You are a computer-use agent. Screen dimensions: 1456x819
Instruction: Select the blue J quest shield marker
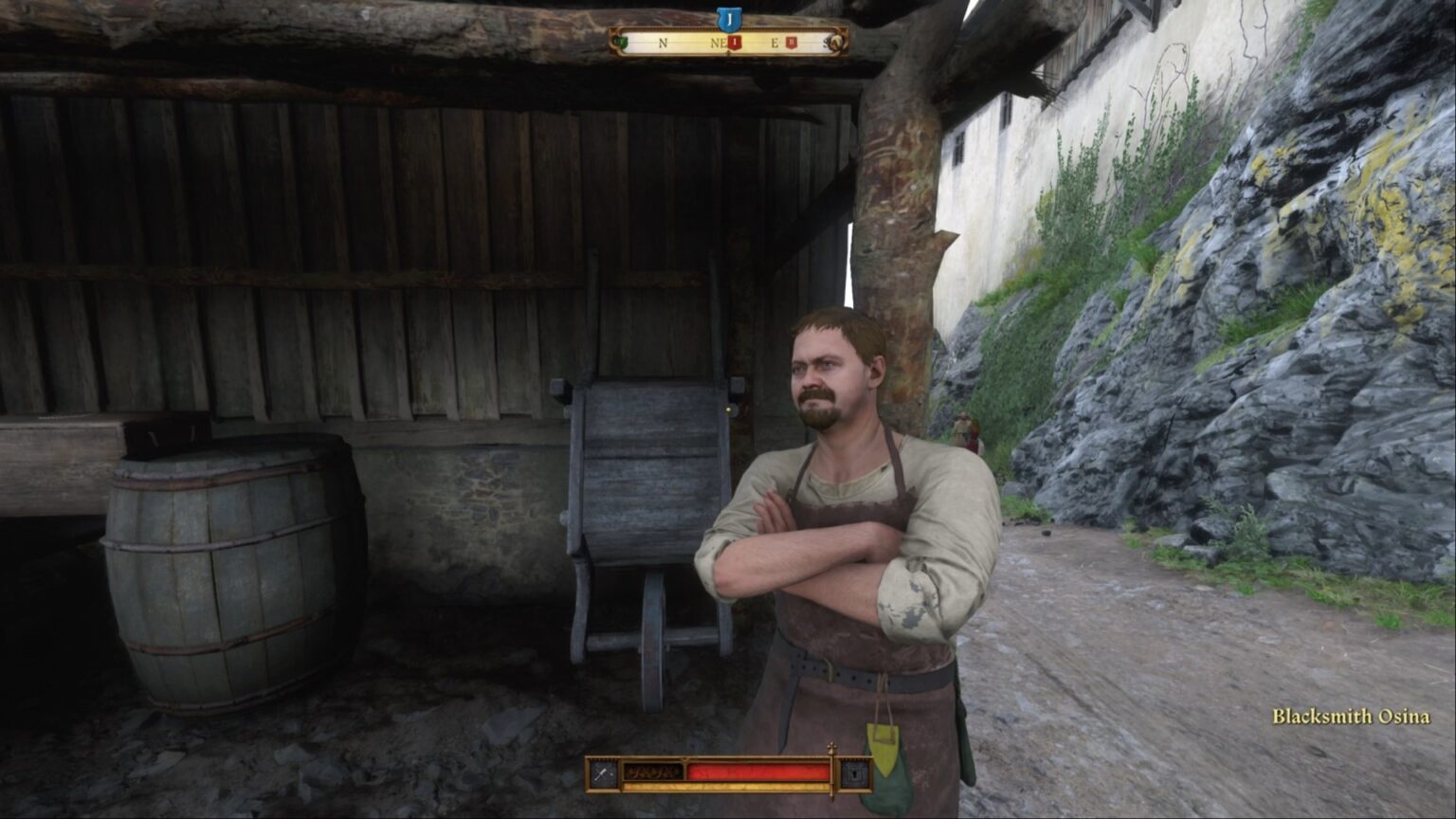(x=730, y=16)
